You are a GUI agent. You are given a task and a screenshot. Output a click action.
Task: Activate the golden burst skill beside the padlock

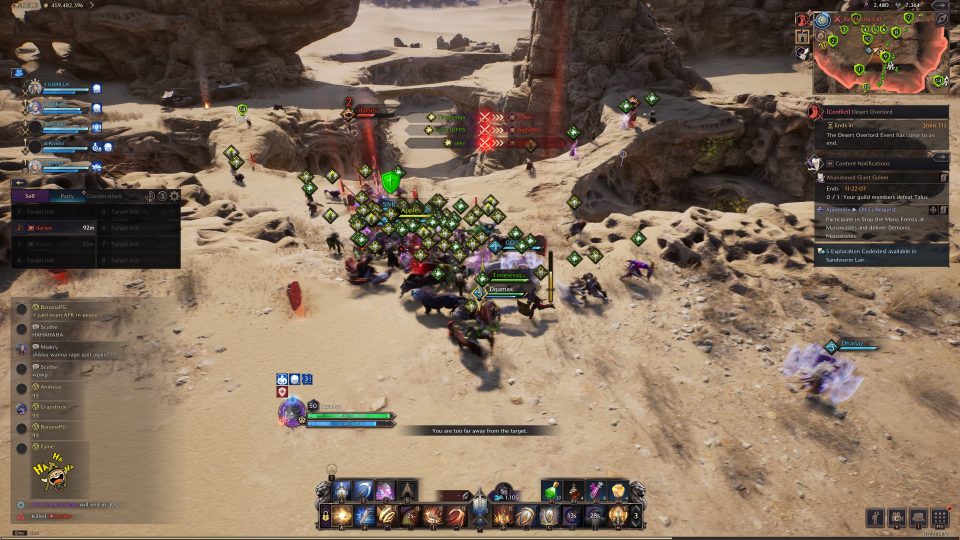pos(343,516)
